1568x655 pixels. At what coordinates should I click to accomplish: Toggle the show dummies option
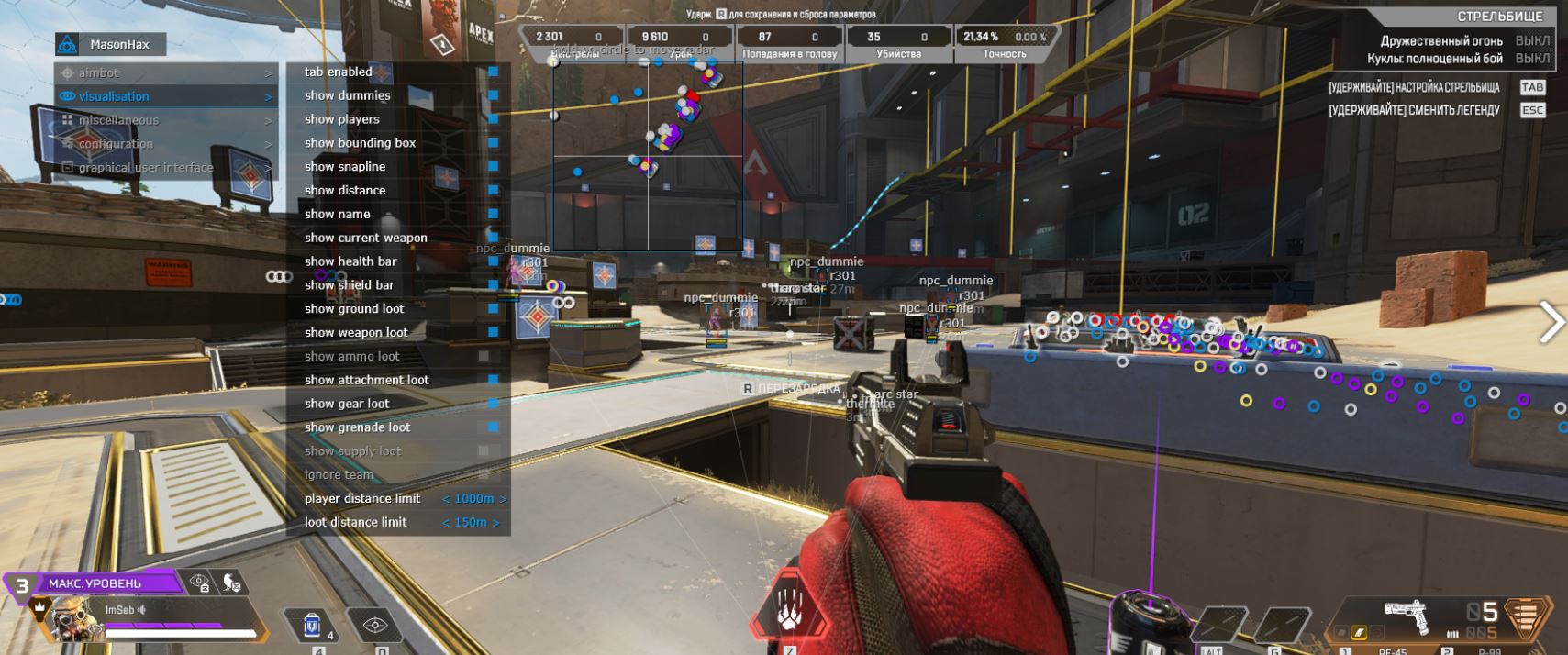(493, 95)
